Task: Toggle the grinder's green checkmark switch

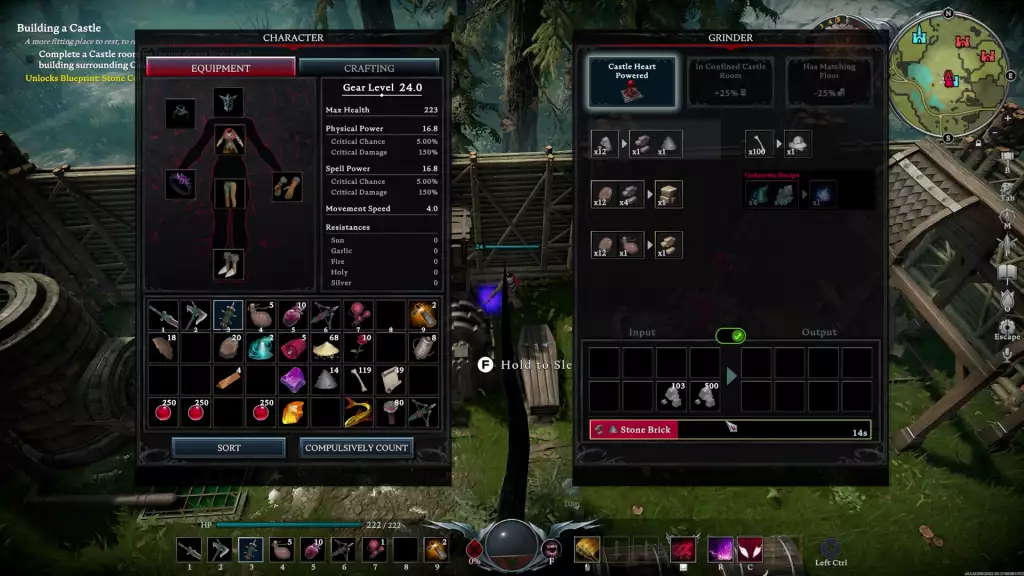Action: point(730,335)
